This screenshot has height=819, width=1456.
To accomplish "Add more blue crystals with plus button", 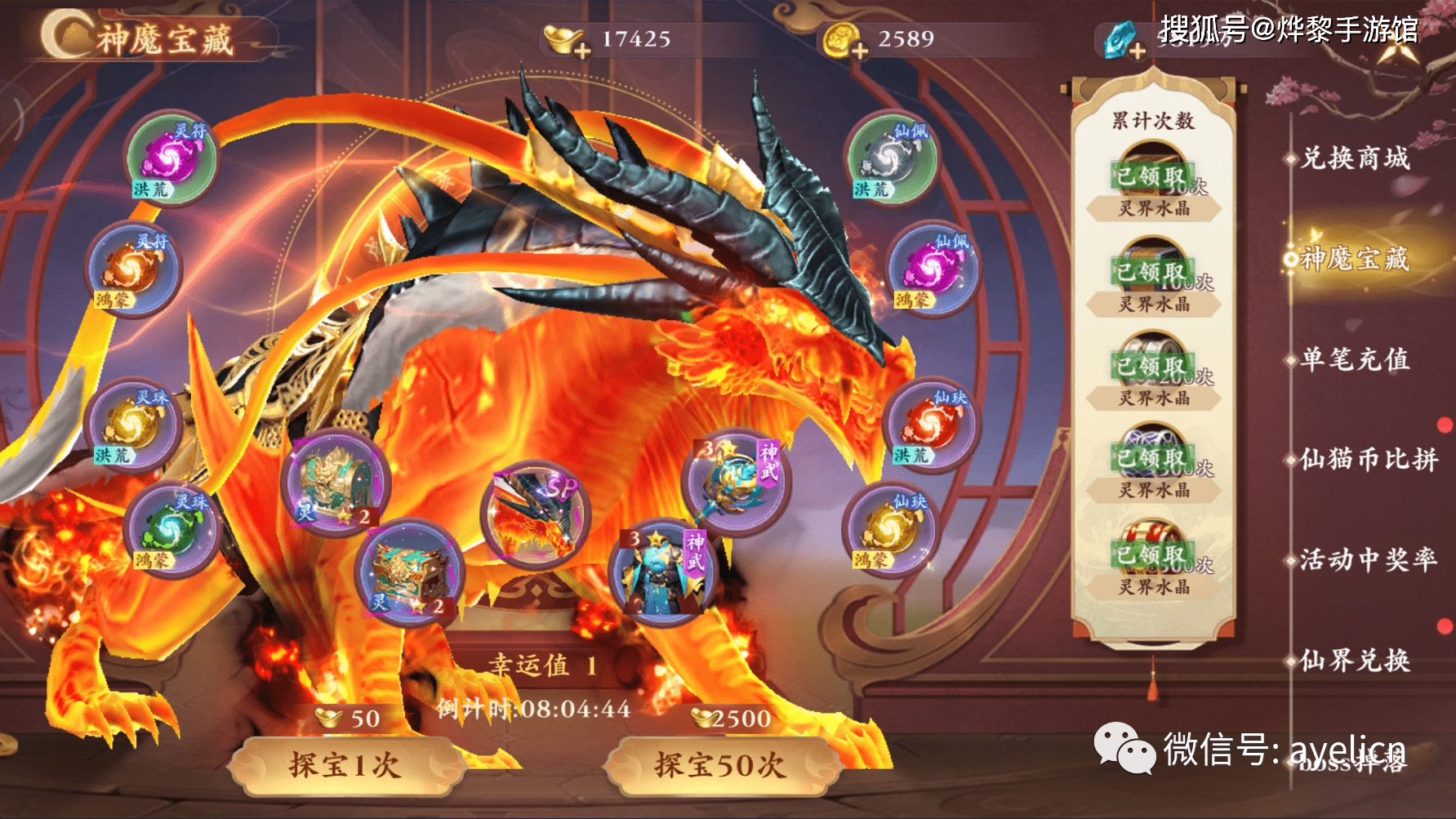I will [x=1136, y=51].
